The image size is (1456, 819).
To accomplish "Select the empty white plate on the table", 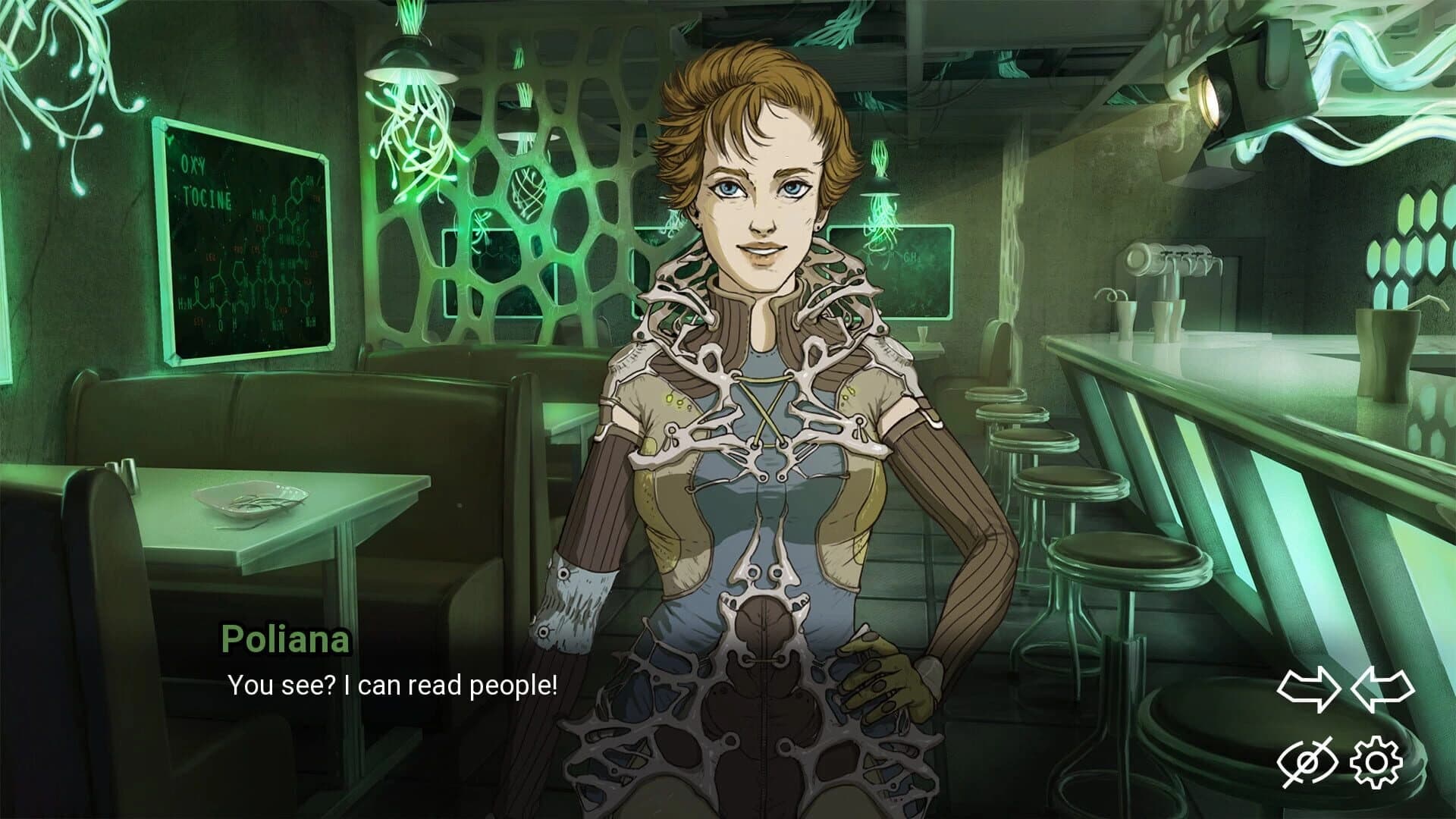I will click(250, 500).
